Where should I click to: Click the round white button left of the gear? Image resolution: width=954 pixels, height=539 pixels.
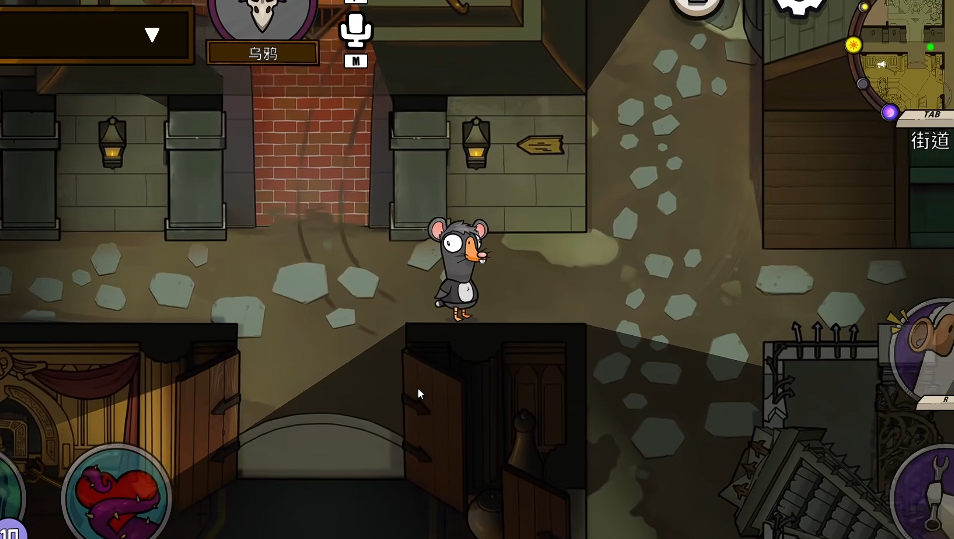[x=697, y=5]
